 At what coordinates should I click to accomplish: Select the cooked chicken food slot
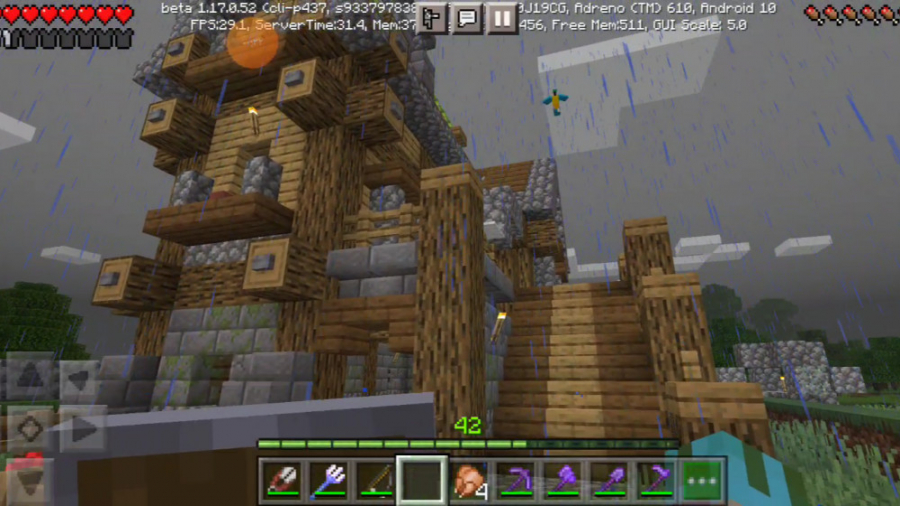point(469,481)
